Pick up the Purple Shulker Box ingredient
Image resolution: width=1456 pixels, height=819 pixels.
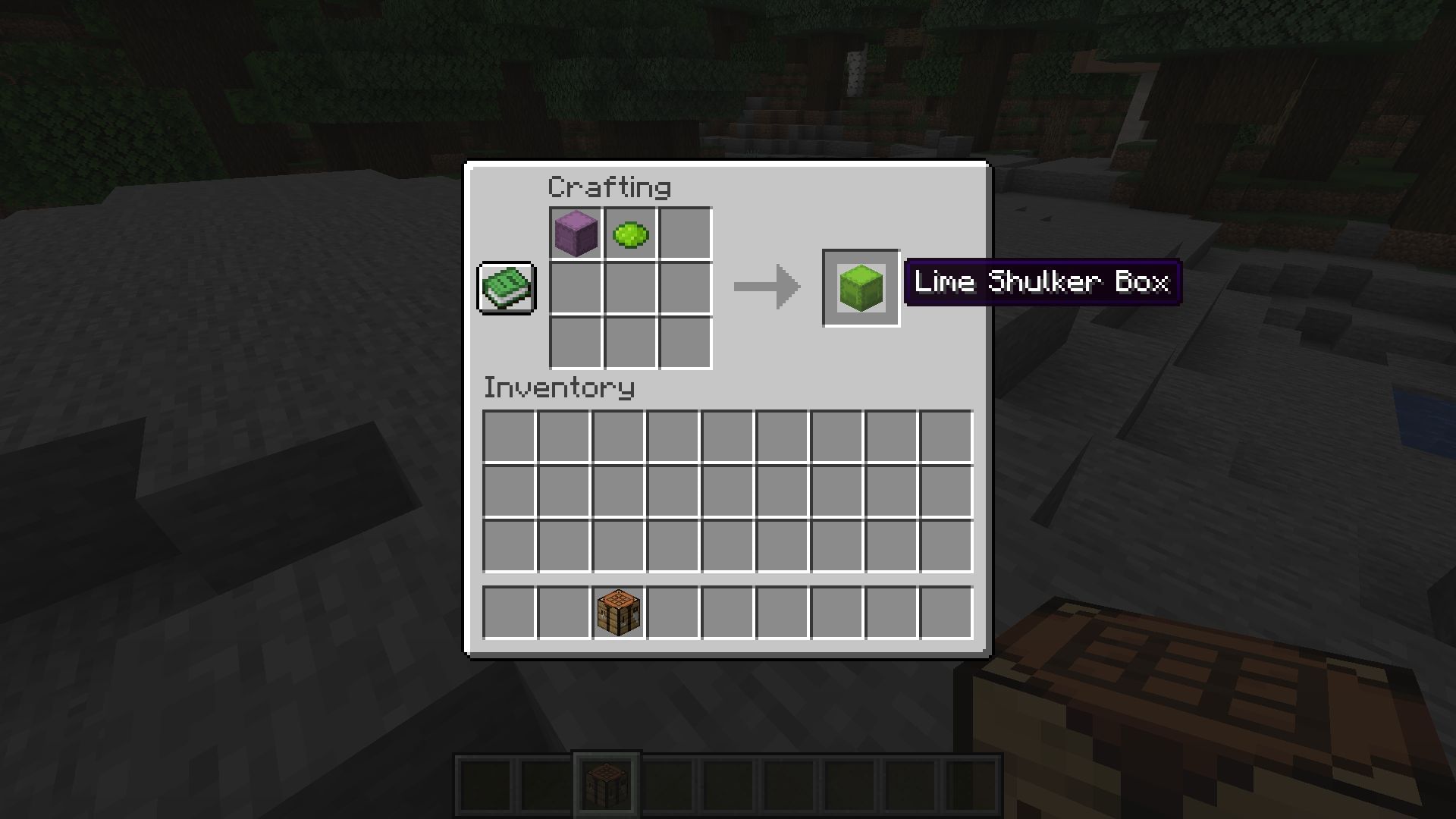[x=576, y=234]
